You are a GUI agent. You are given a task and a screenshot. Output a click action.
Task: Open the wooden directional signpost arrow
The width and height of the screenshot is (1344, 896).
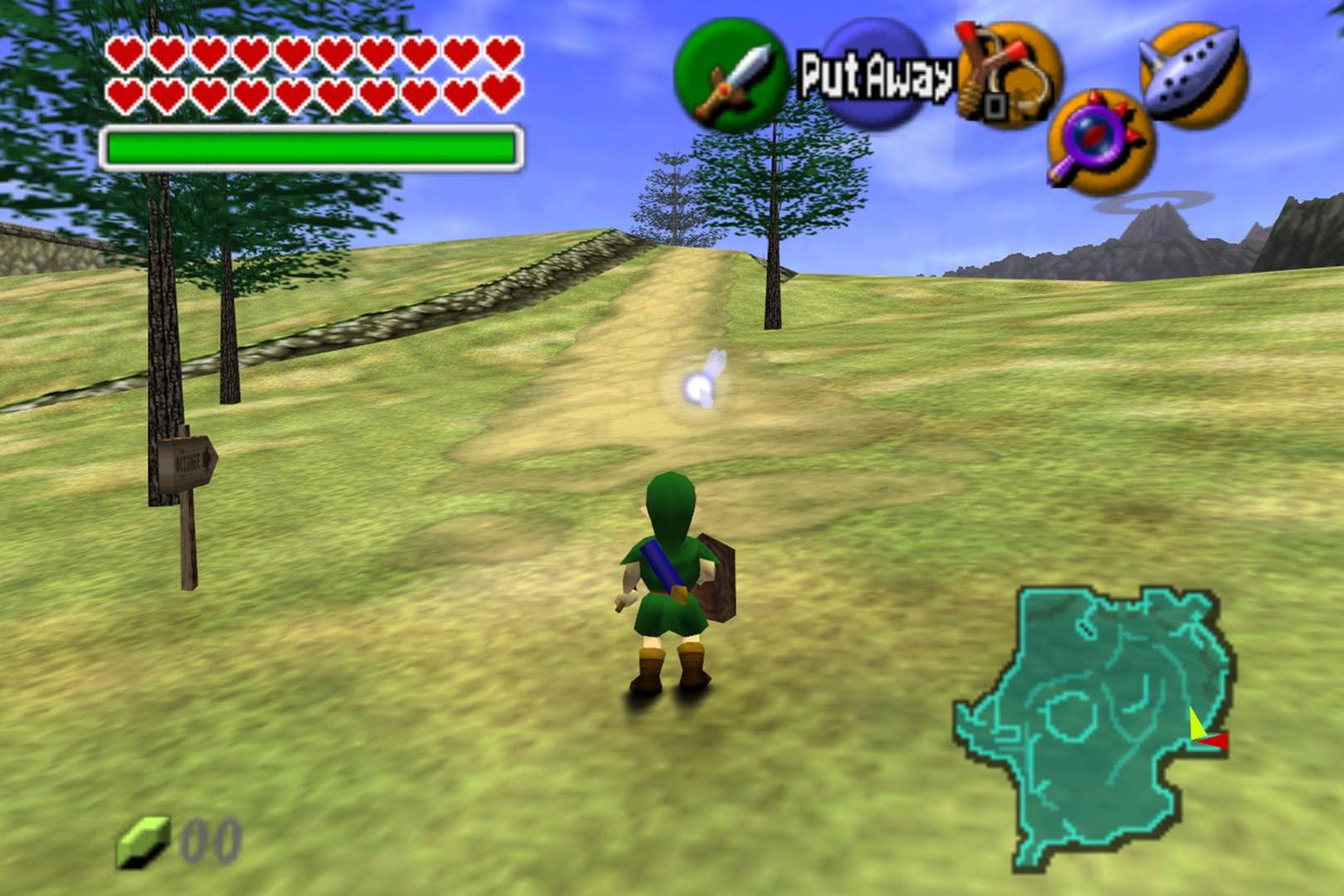(186, 459)
